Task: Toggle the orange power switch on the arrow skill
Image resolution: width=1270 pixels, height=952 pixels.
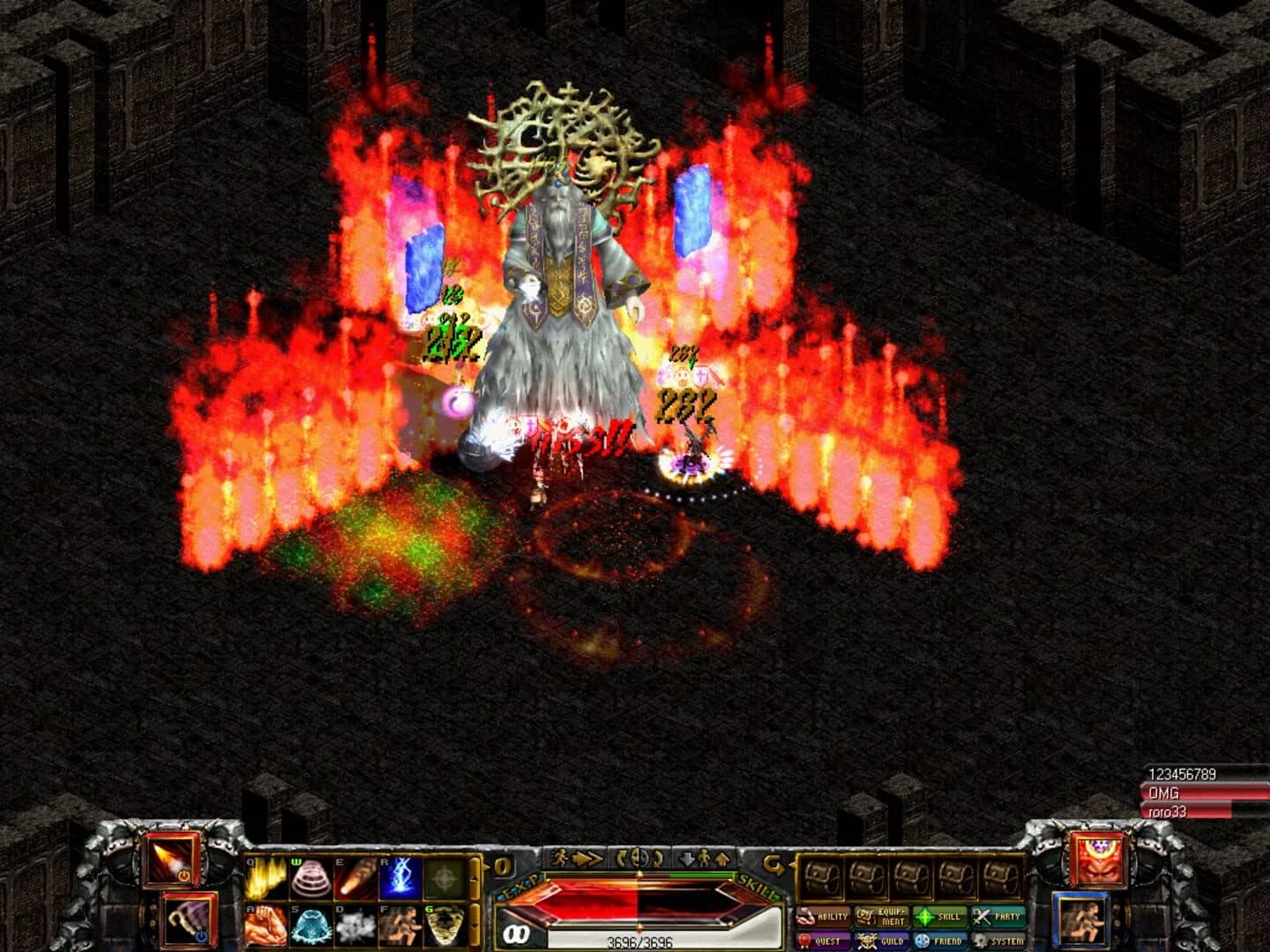Action: (x=183, y=876)
